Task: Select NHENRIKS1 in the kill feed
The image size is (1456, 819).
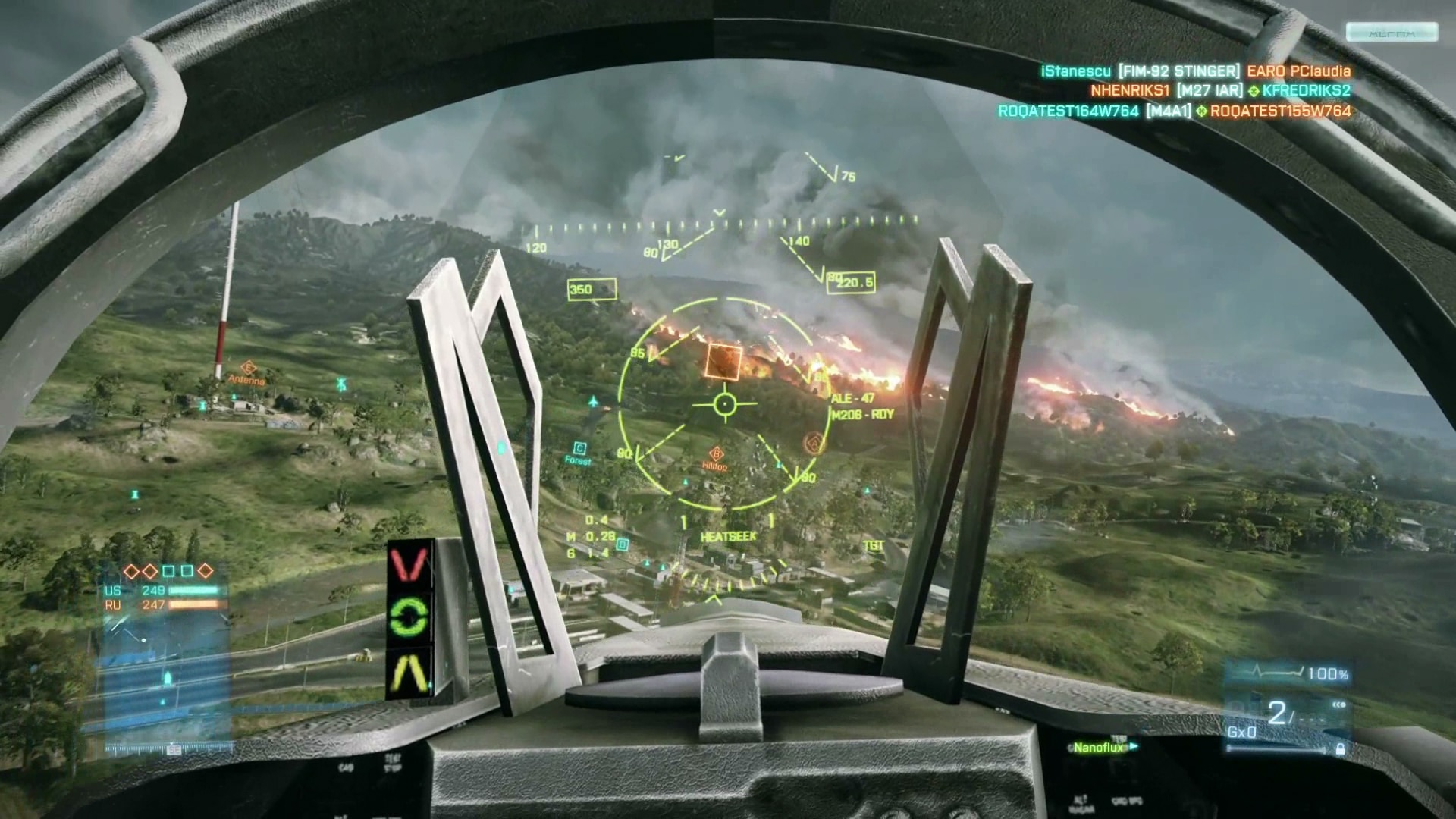Action: pos(1129,91)
